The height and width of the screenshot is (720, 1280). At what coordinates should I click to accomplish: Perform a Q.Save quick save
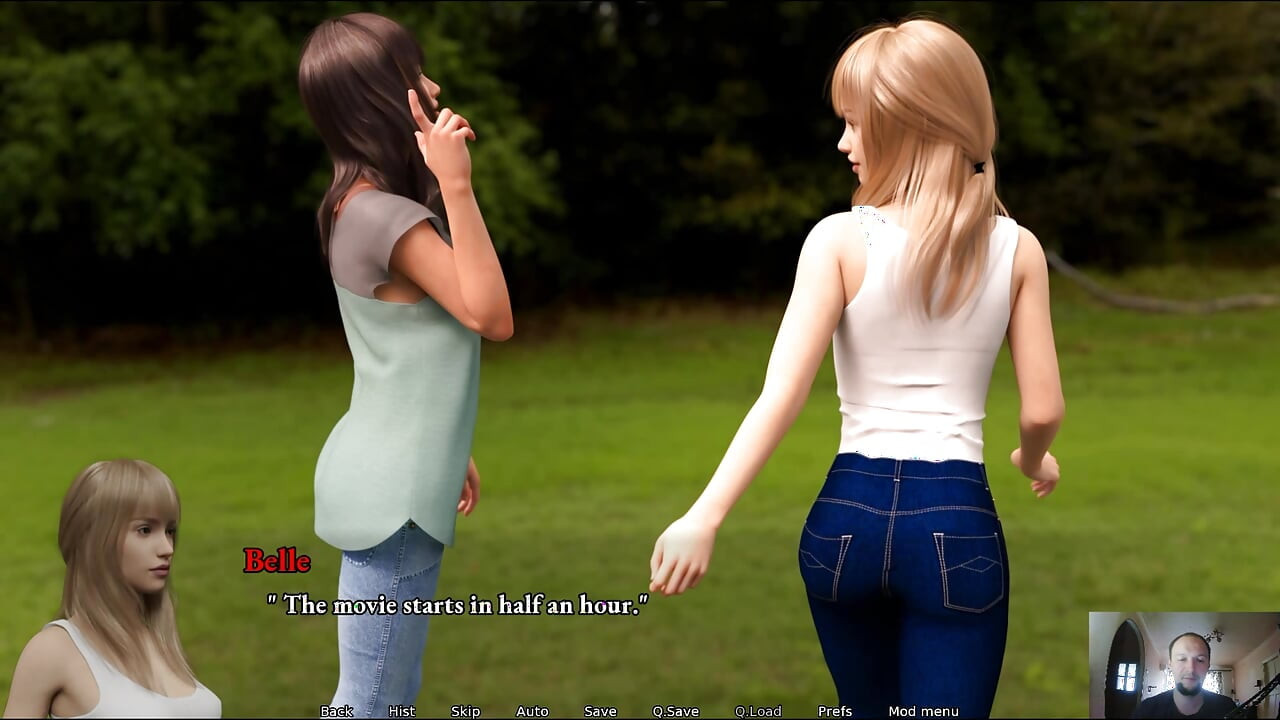pos(675,711)
